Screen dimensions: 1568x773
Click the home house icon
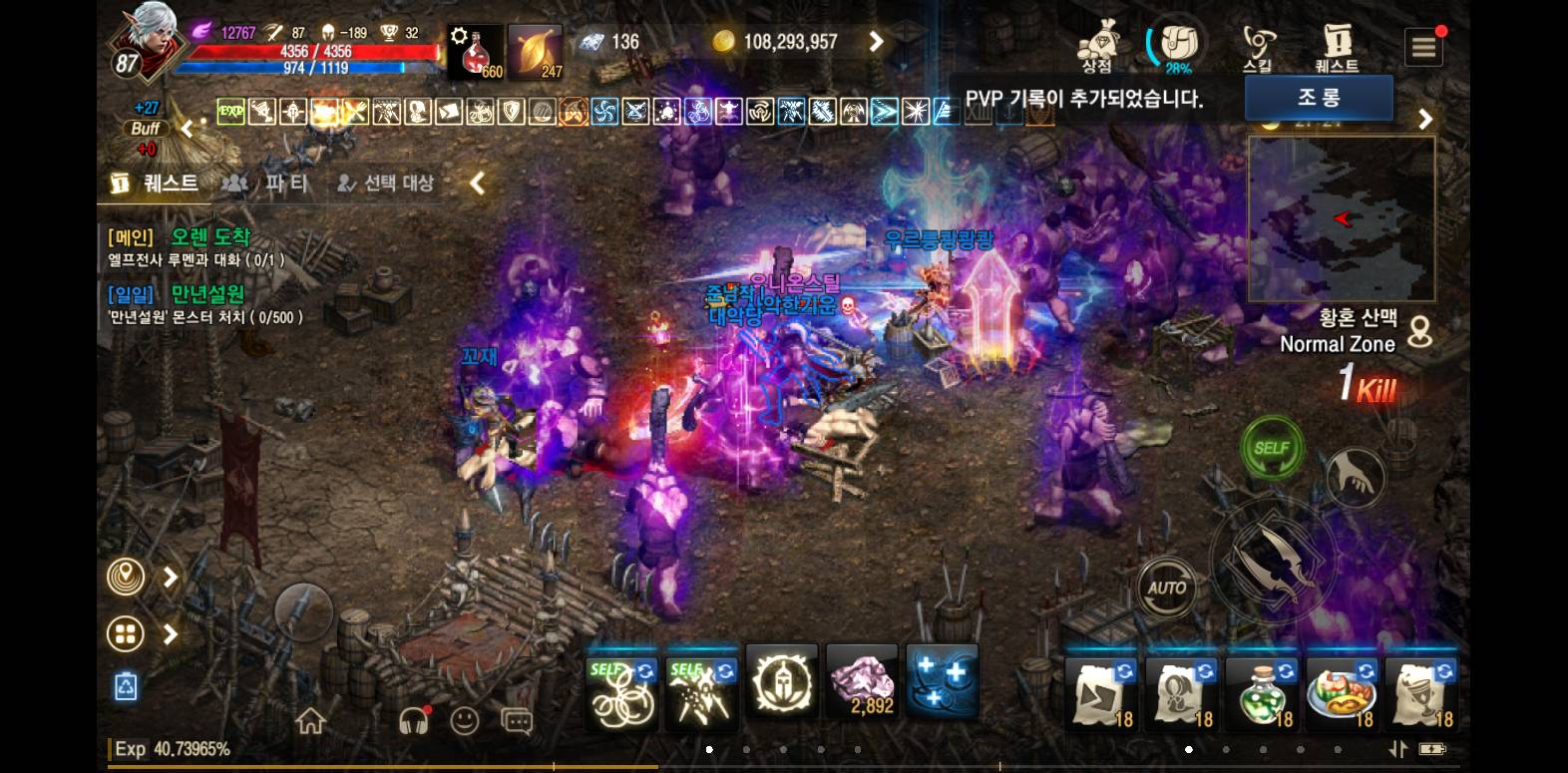[310, 720]
